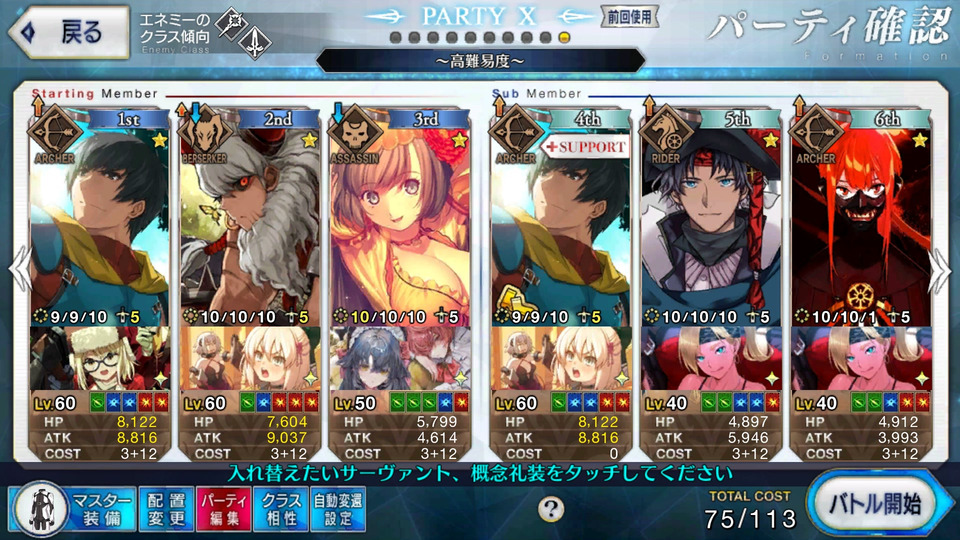Select the 1st slot Archer's craft essence
This screenshot has width=960, height=540.
[x=100, y=358]
